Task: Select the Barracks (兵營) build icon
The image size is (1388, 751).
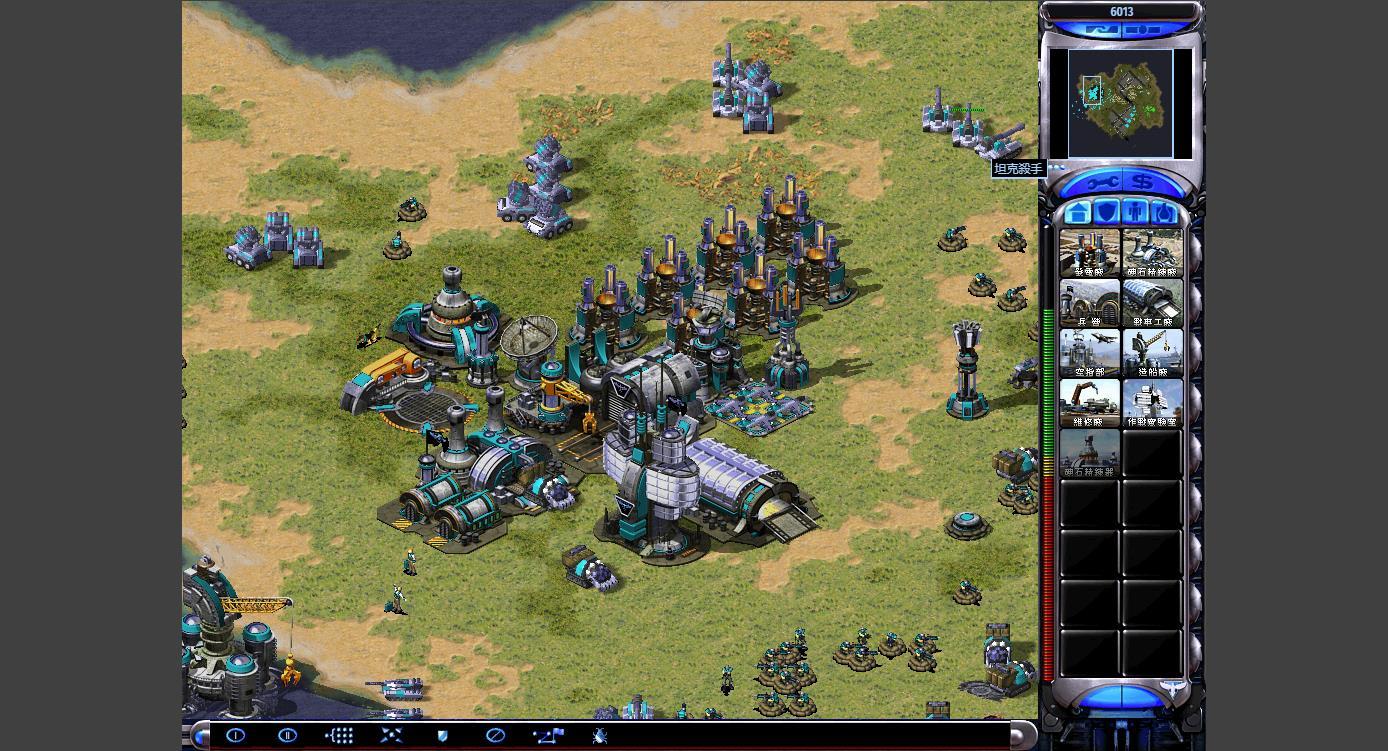Action: [1089, 303]
